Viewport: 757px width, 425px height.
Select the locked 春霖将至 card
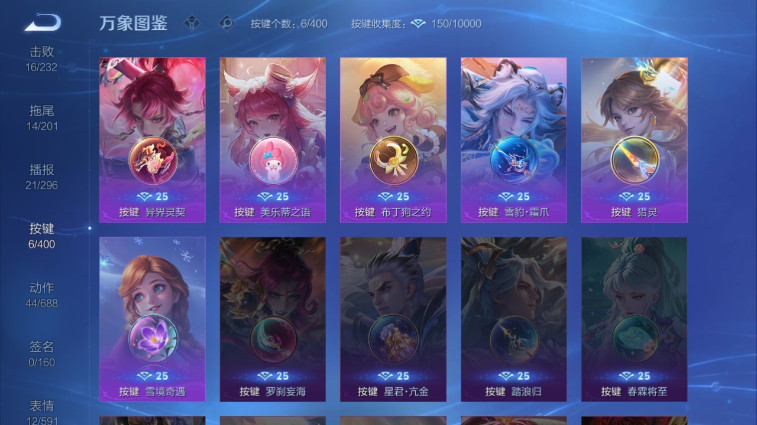(x=634, y=318)
